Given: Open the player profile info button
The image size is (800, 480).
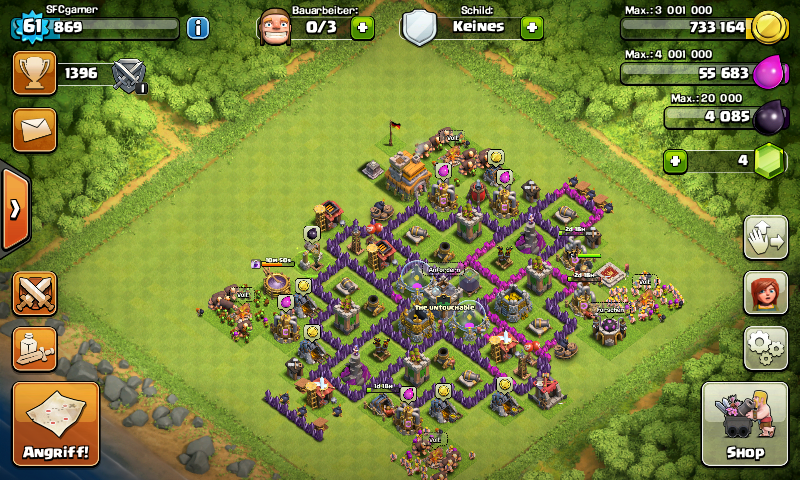Looking at the screenshot, I should click(198, 27).
